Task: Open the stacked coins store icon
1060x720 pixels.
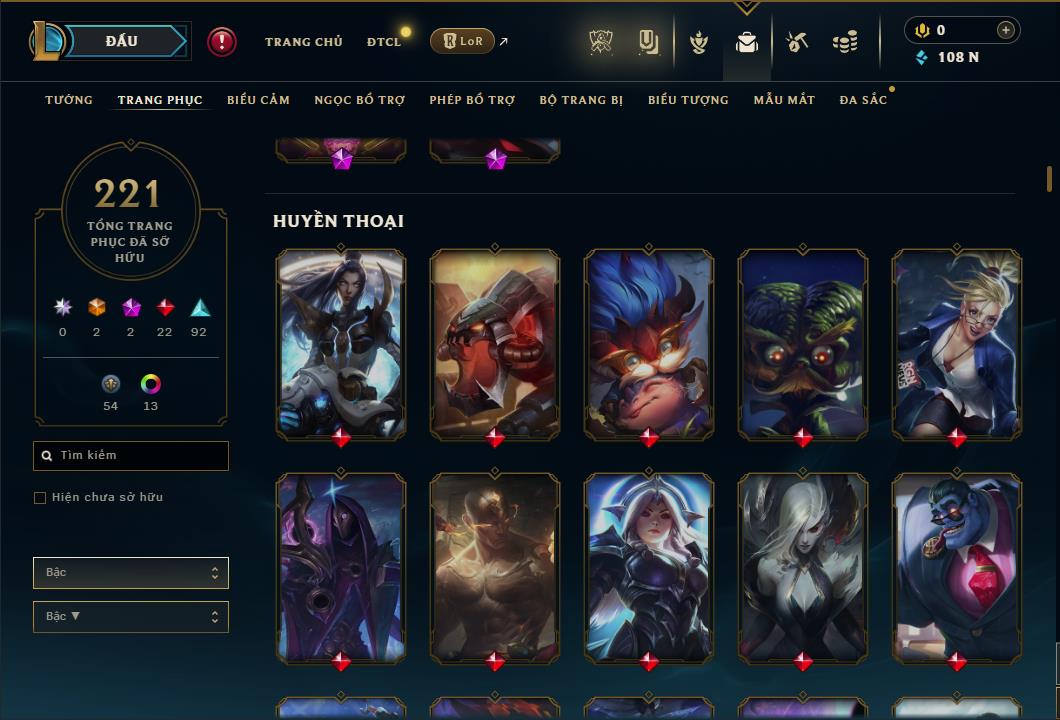Action: tap(845, 42)
